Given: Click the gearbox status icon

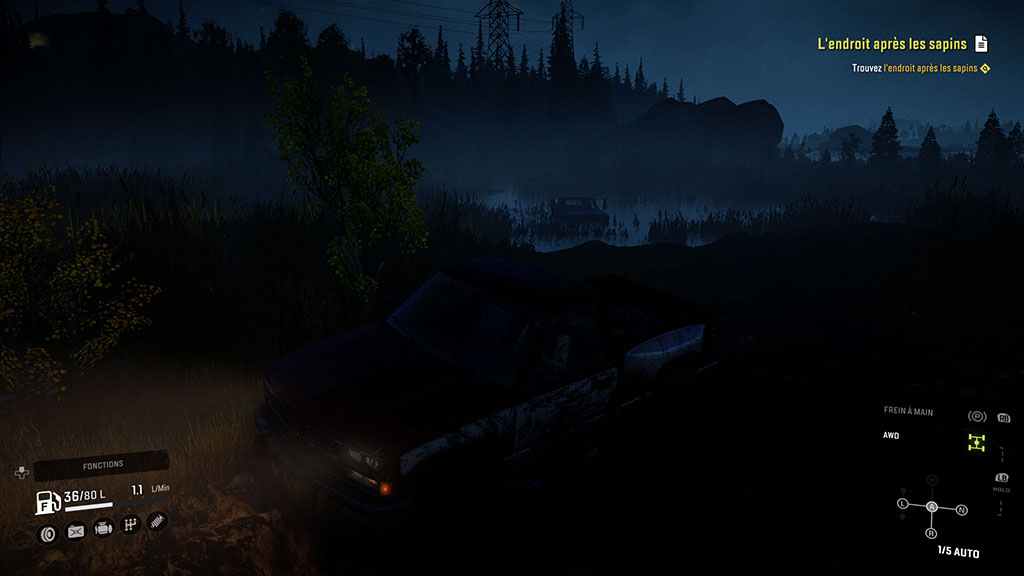Looking at the screenshot, I should point(130,523).
